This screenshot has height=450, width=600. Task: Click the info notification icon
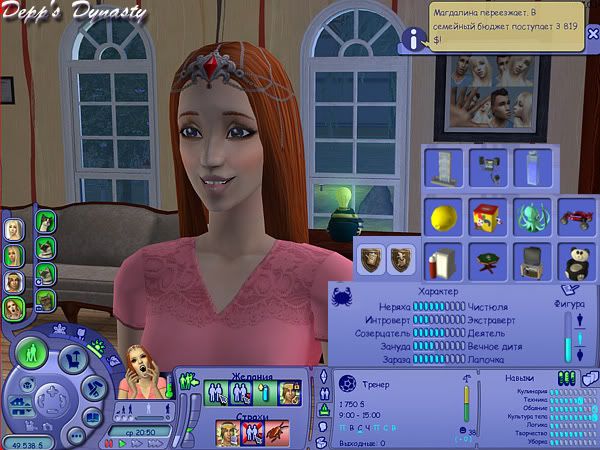coord(411,39)
